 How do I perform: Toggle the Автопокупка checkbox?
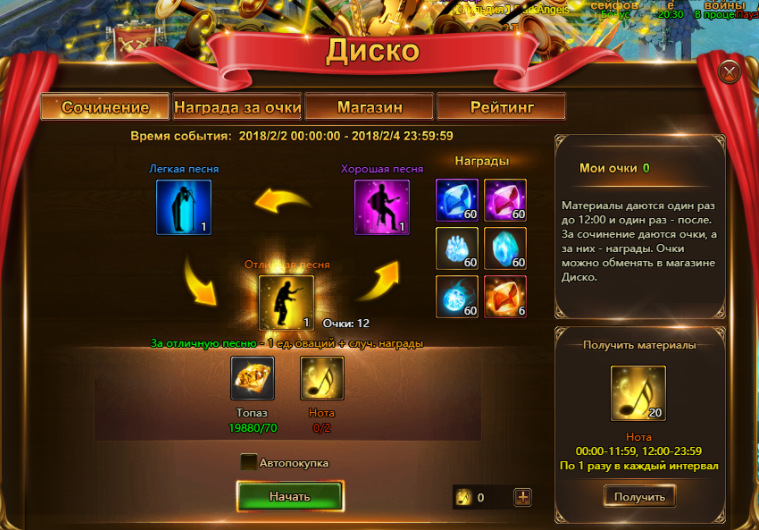click(248, 462)
